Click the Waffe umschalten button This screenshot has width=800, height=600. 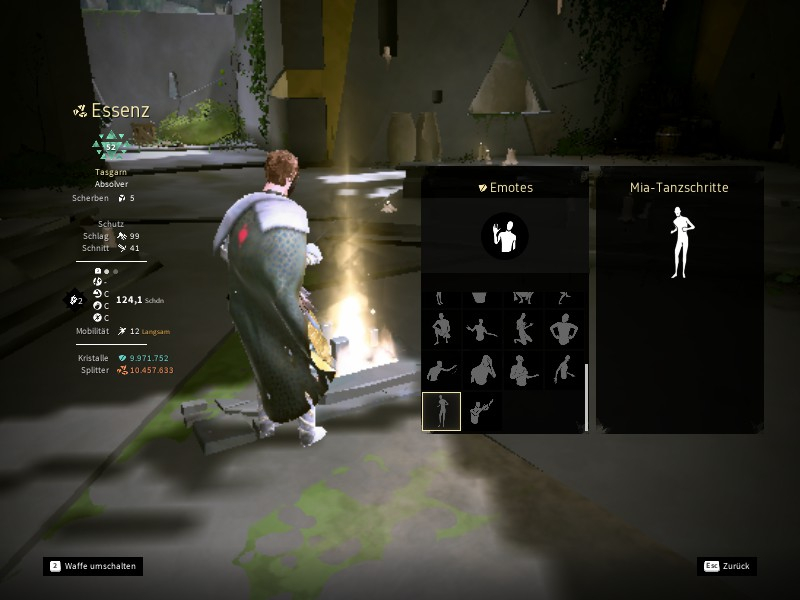[92, 566]
